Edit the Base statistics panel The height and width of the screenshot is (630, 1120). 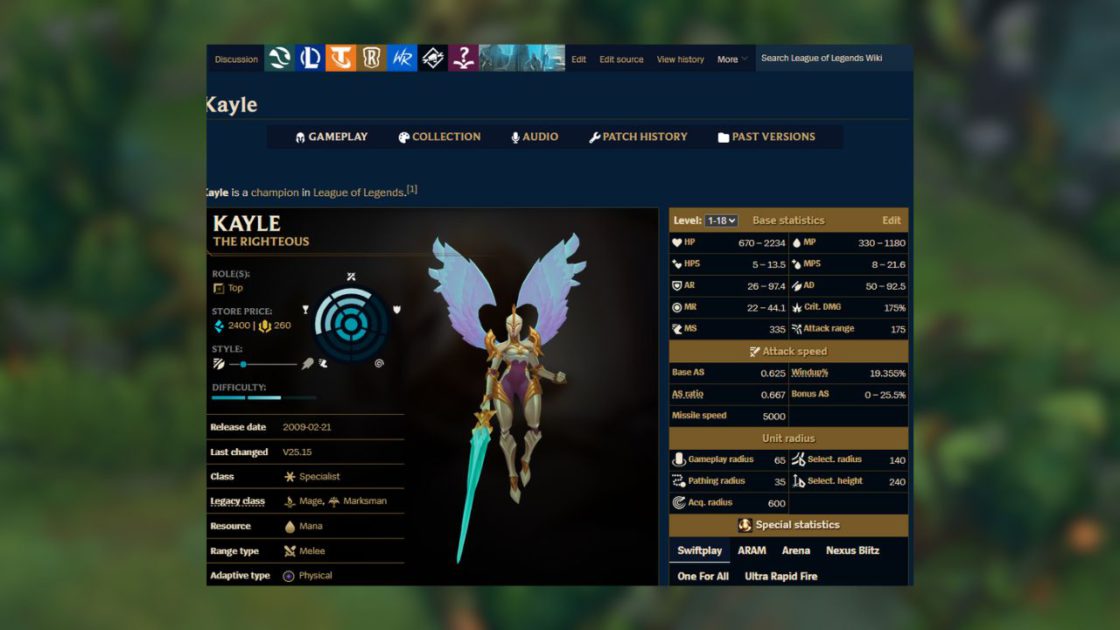[891, 220]
